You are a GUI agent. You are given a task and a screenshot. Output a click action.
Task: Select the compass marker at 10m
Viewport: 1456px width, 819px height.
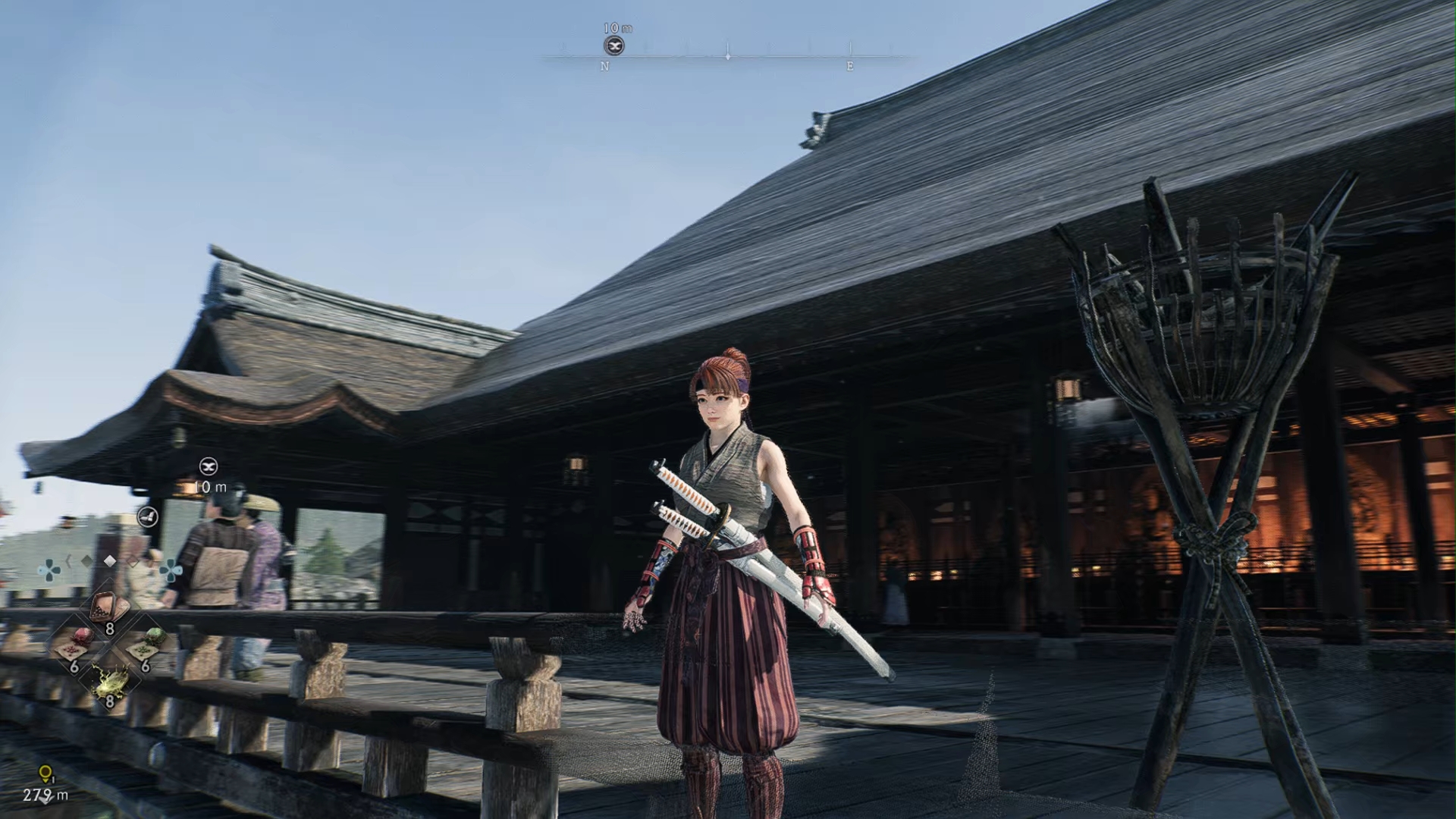[614, 46]
